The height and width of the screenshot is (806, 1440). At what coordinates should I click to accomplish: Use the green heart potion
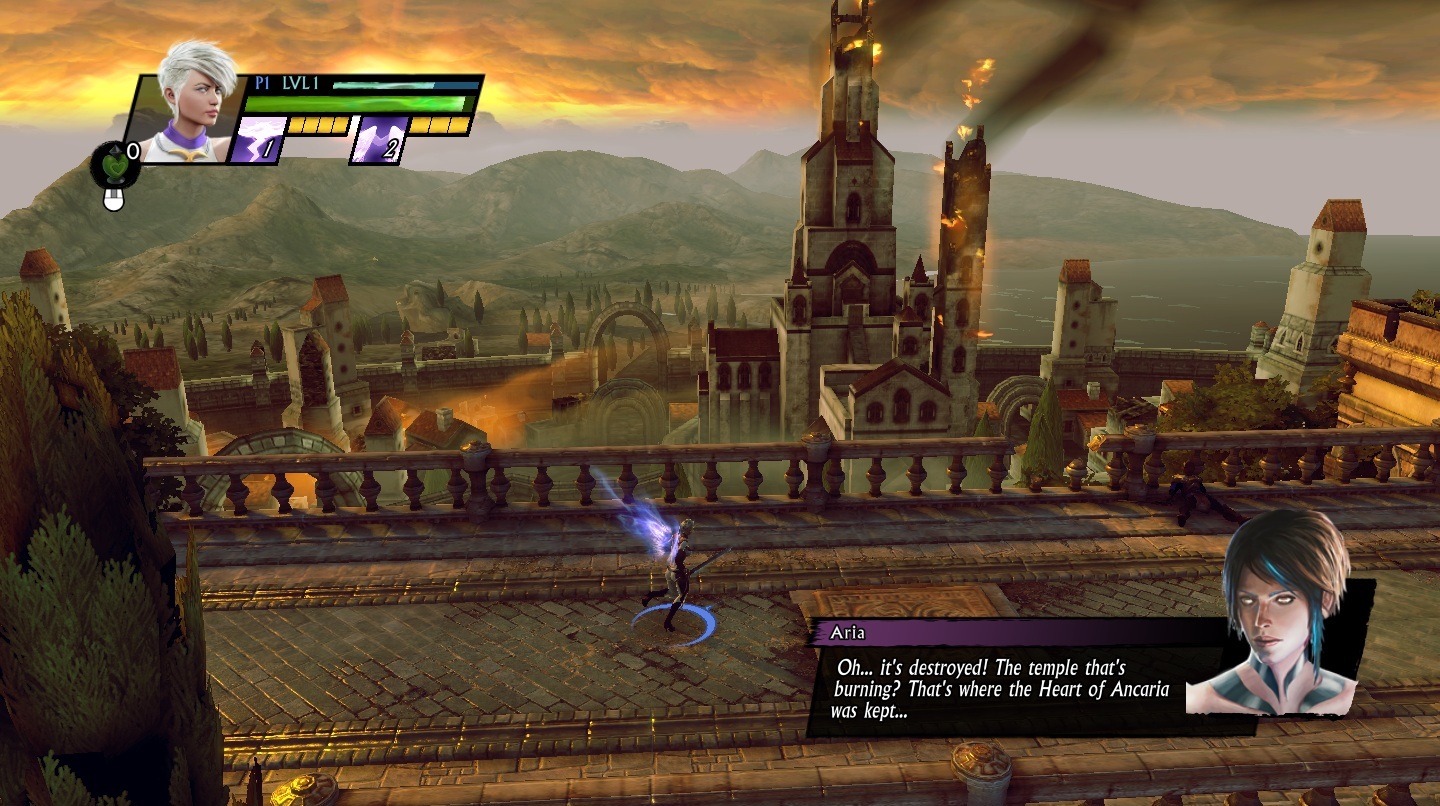114,165
